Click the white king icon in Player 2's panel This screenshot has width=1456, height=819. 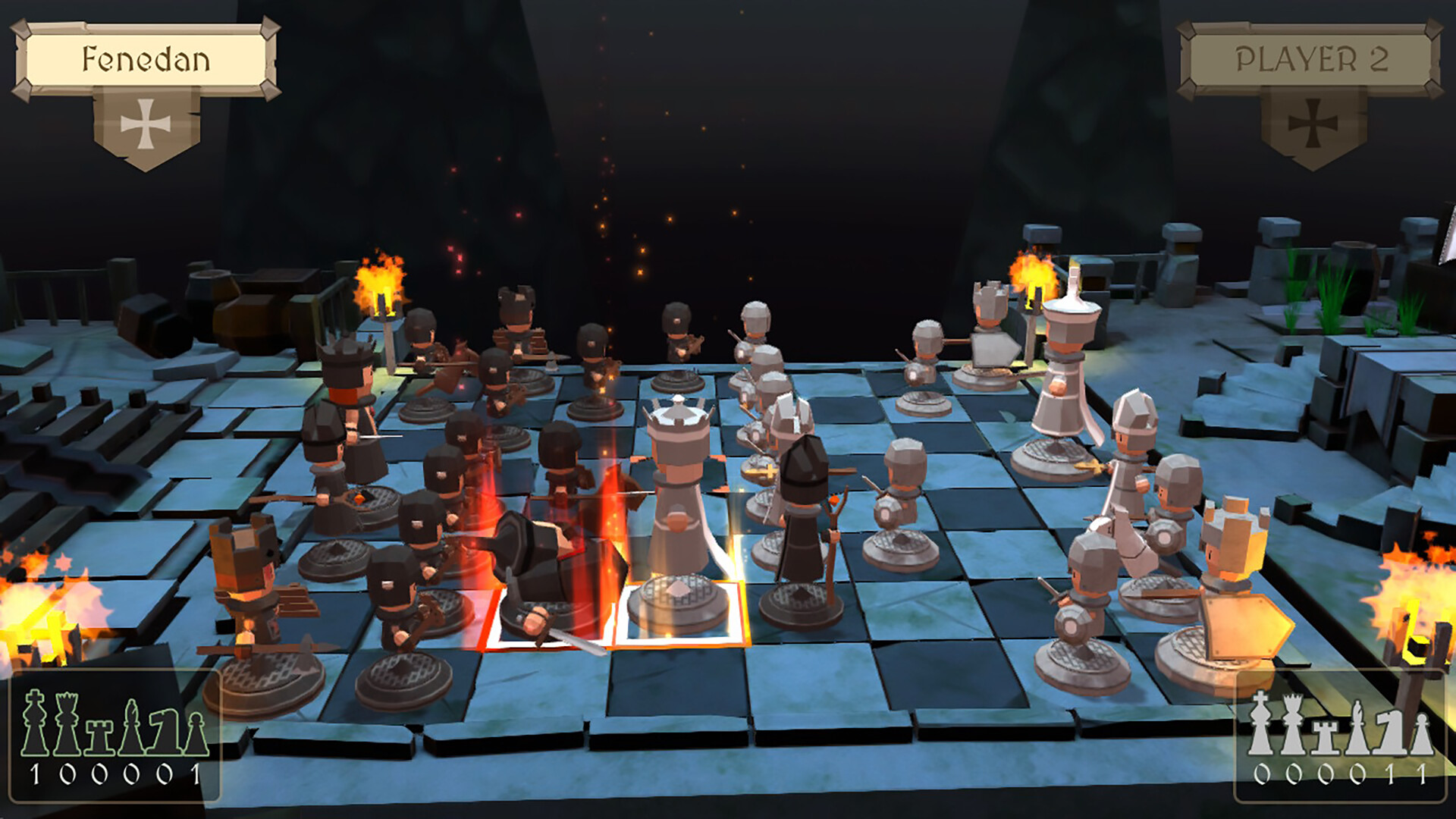click(x=1260, y=720)
